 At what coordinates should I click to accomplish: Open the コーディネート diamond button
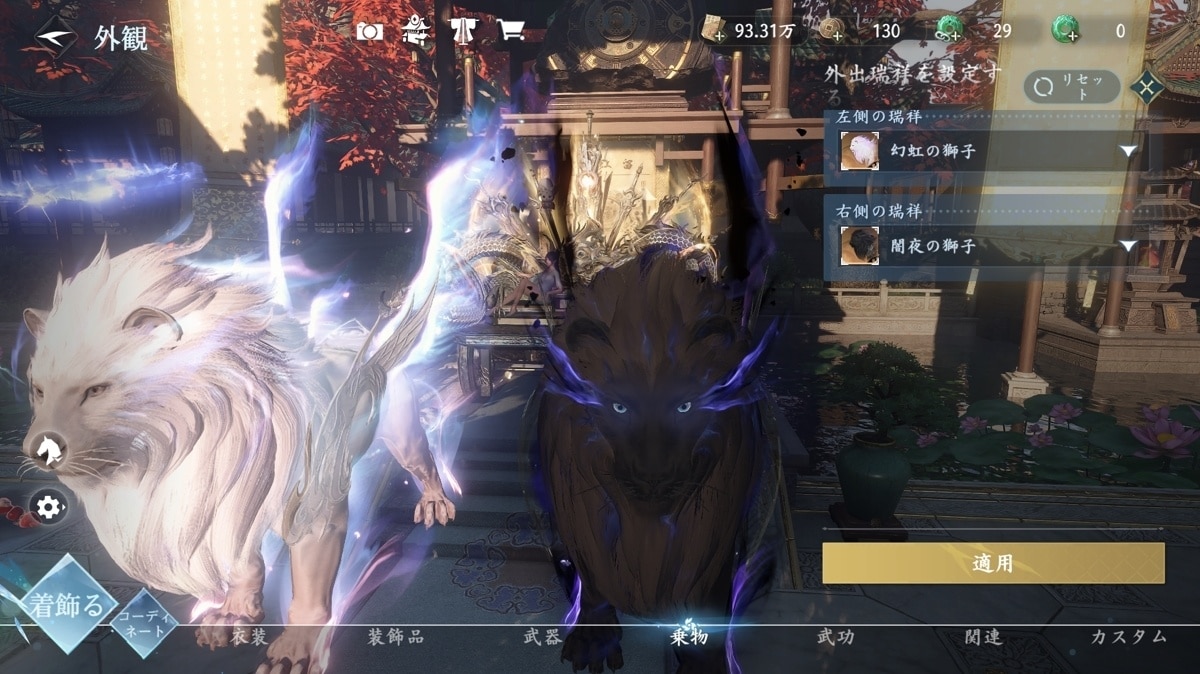(144, 625)
